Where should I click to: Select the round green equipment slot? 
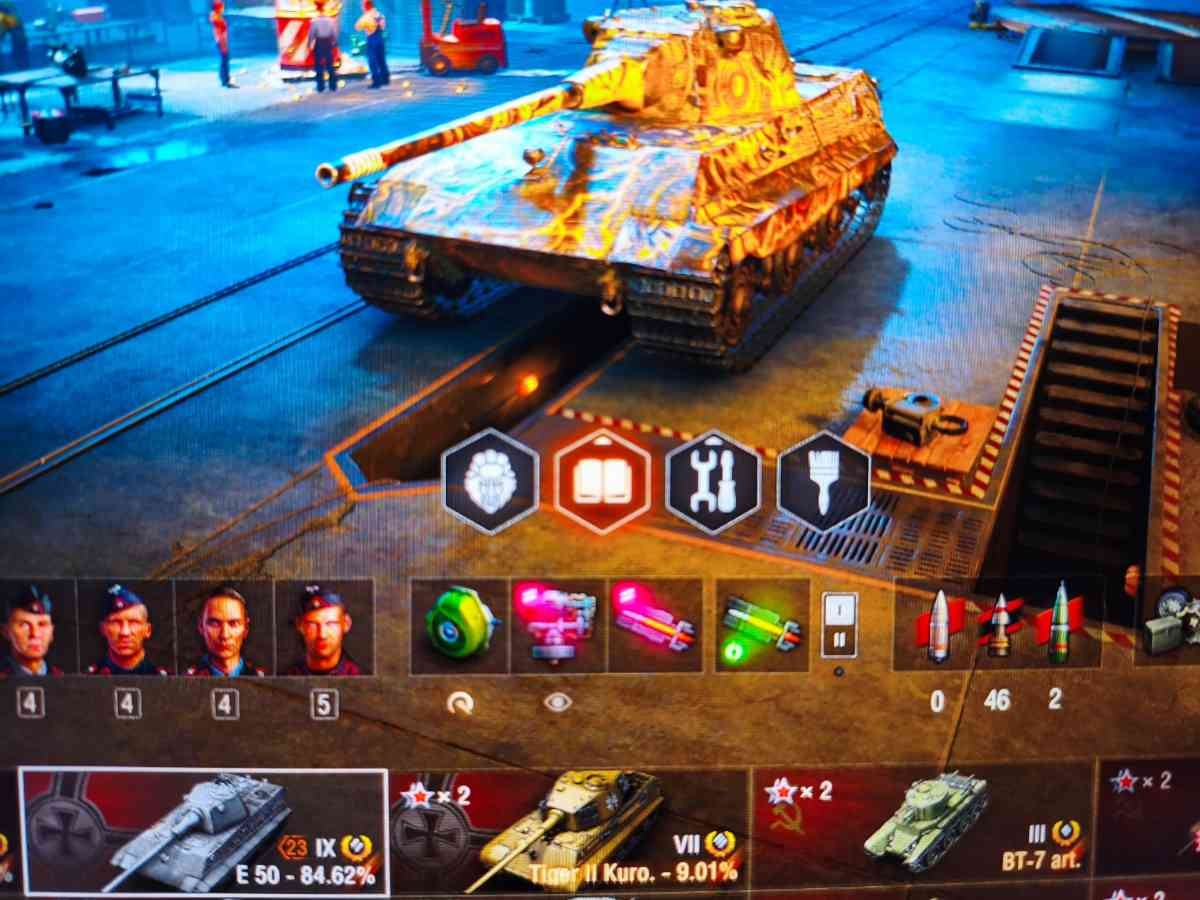(459, 625)
